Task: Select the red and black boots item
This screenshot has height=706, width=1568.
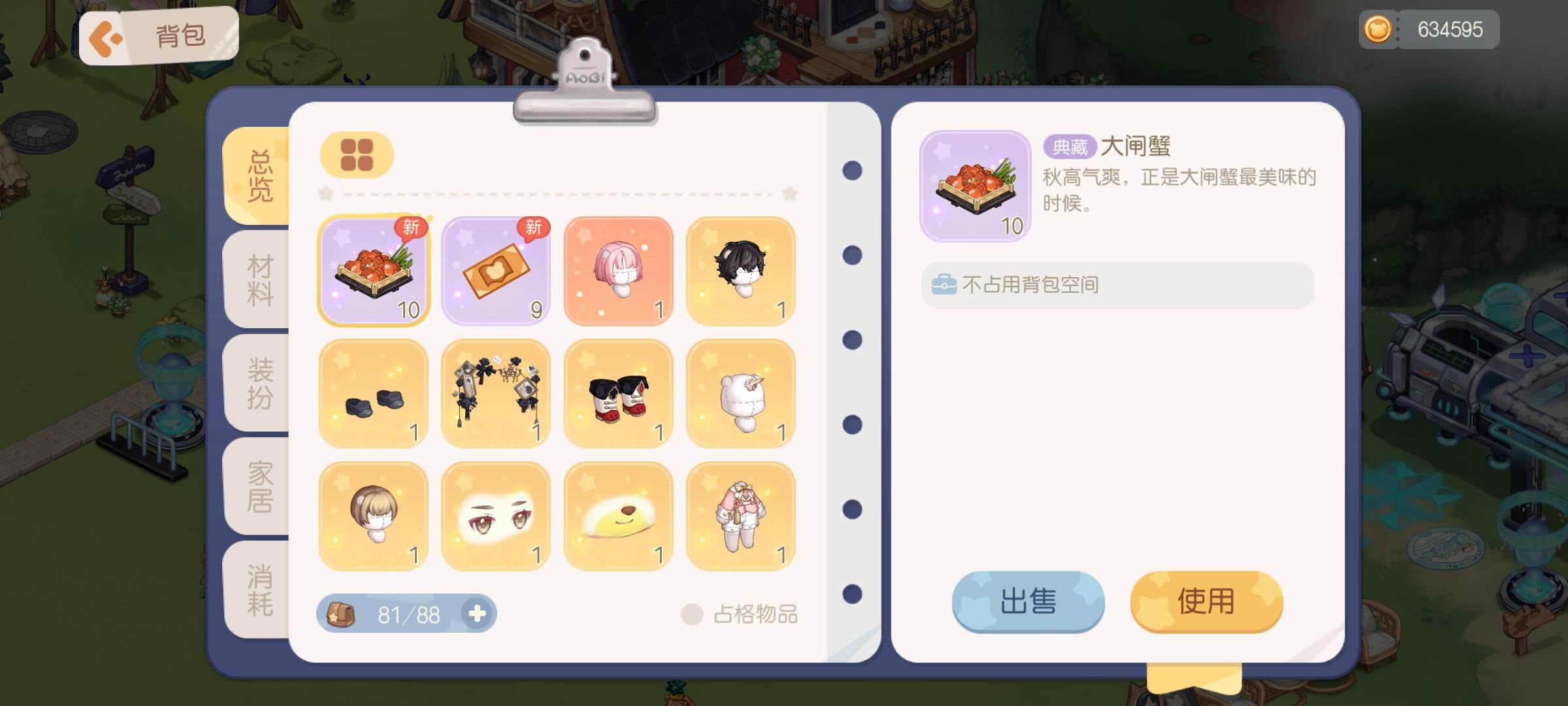Action: point(618,393)
